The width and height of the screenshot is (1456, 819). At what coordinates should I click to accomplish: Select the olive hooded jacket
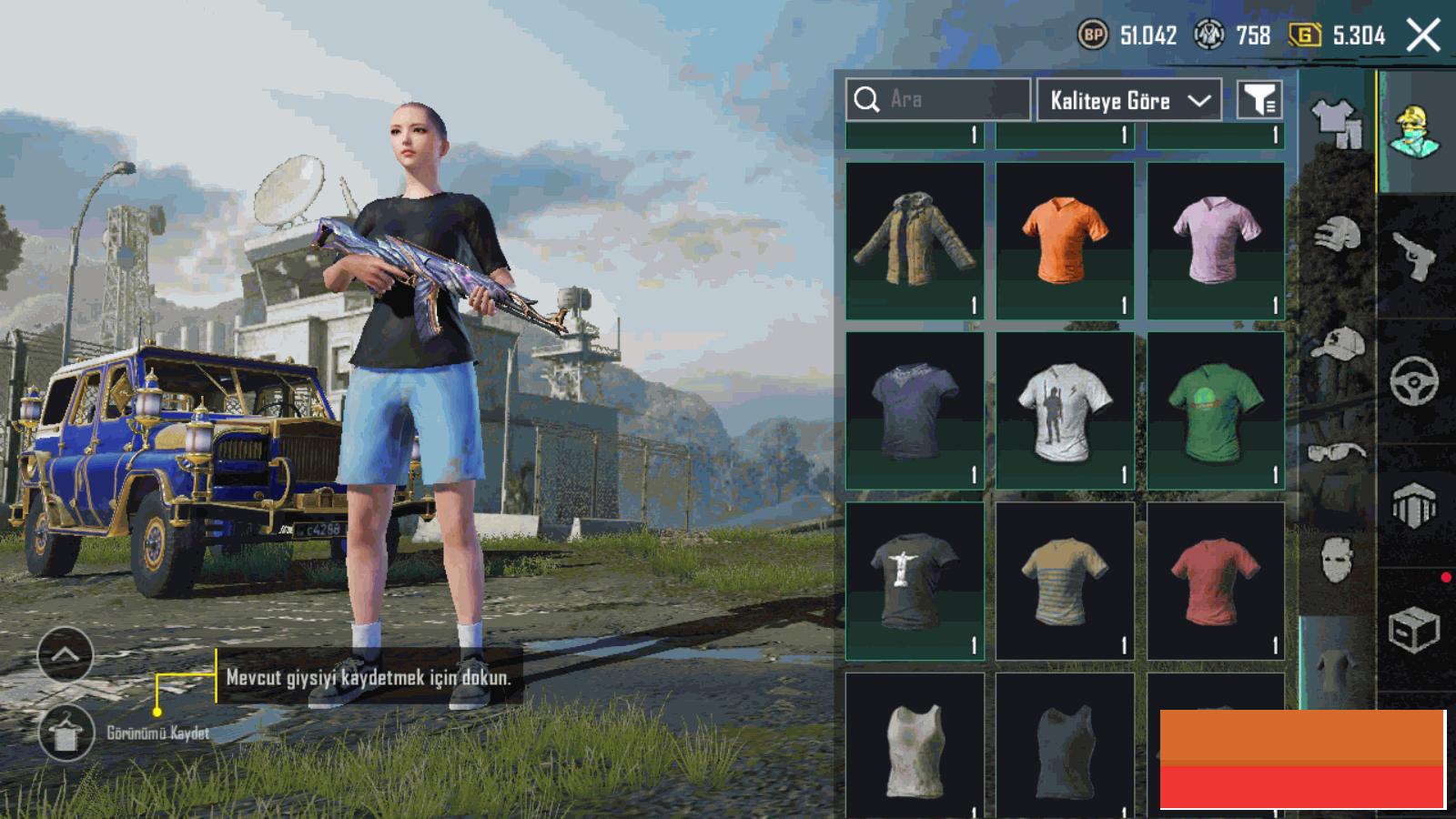point(915,240)
